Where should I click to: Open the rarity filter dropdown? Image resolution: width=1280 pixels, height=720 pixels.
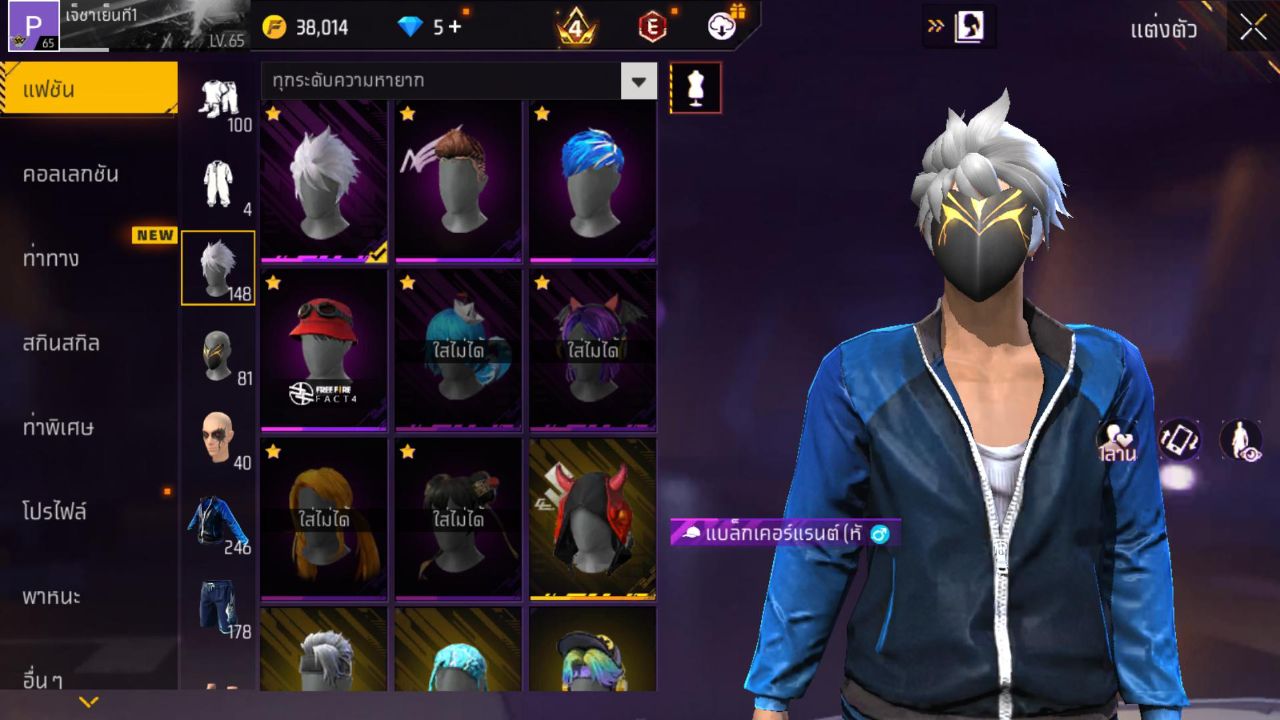pos(638,80)
